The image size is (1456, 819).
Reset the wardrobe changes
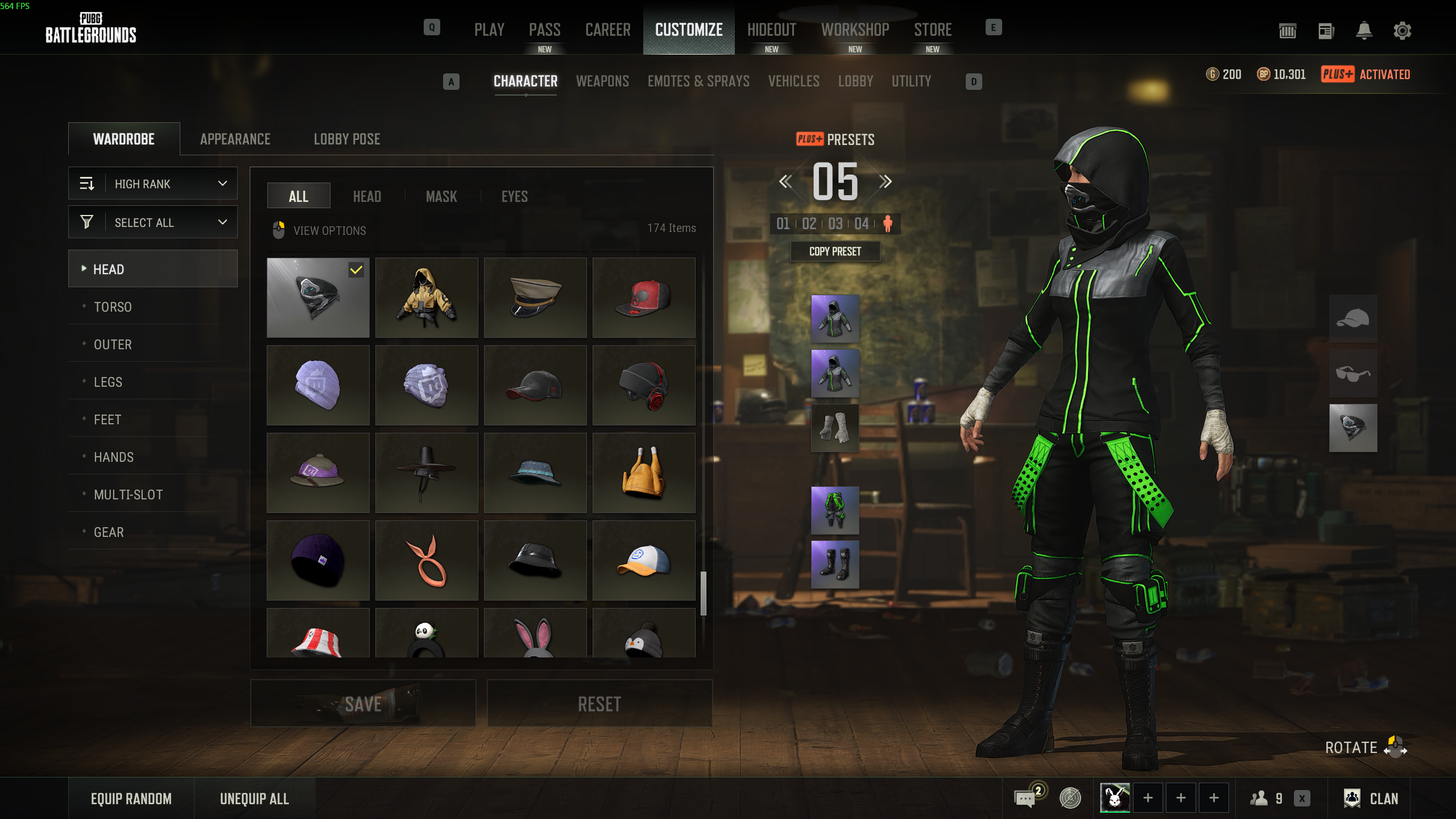coord(599,704)
